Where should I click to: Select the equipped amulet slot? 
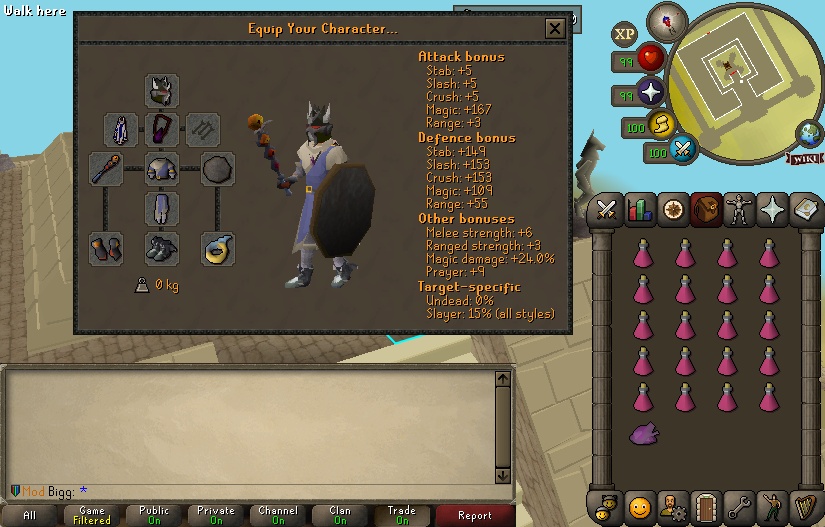point(162,129)
